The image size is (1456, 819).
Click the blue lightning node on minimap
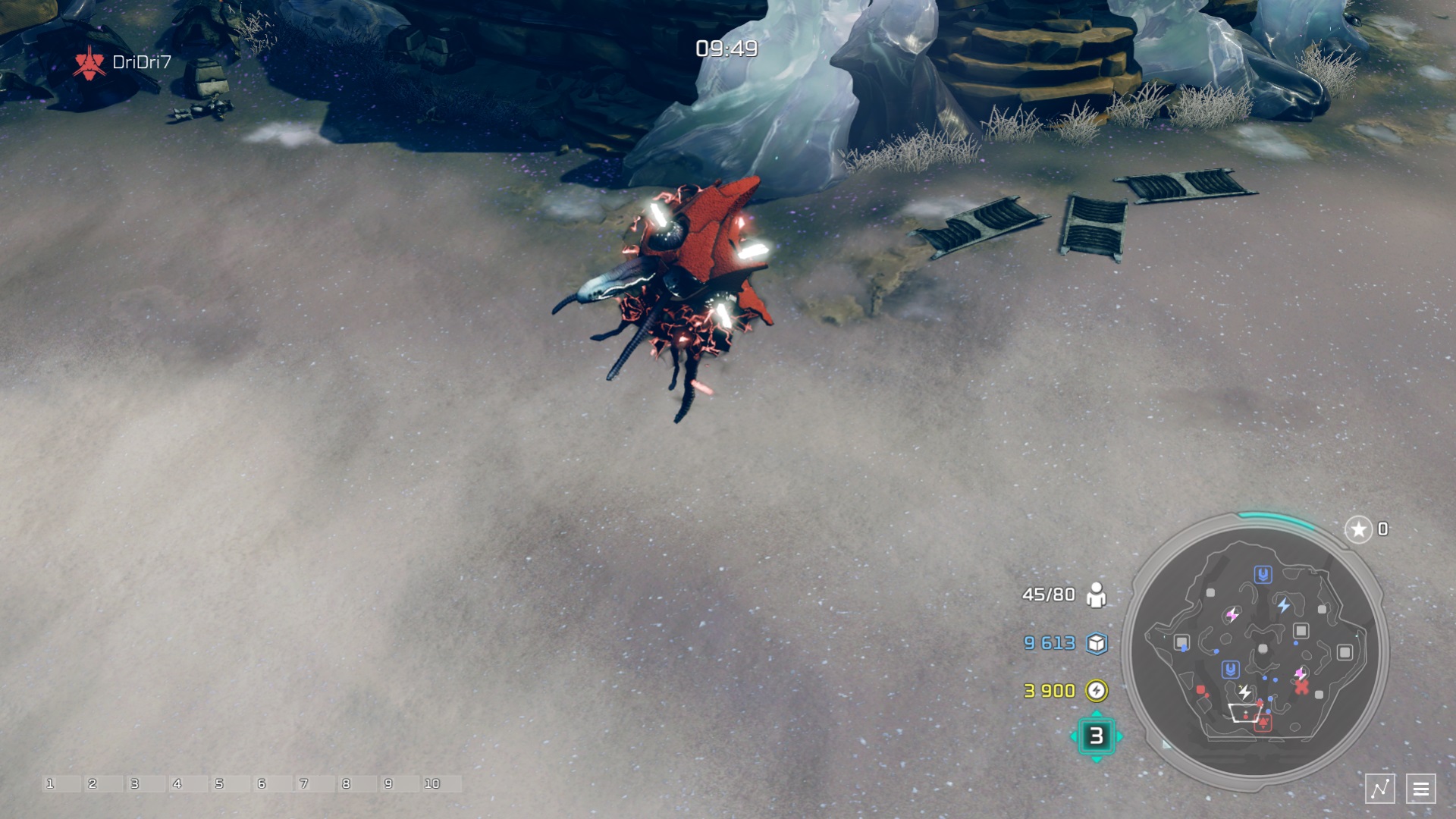[x=1283, y=605]
